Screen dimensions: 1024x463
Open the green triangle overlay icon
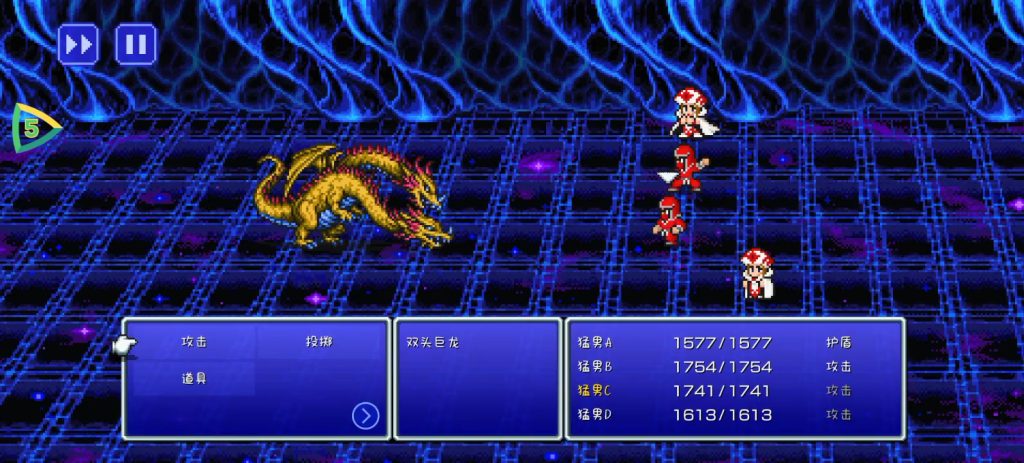[33, 129]
